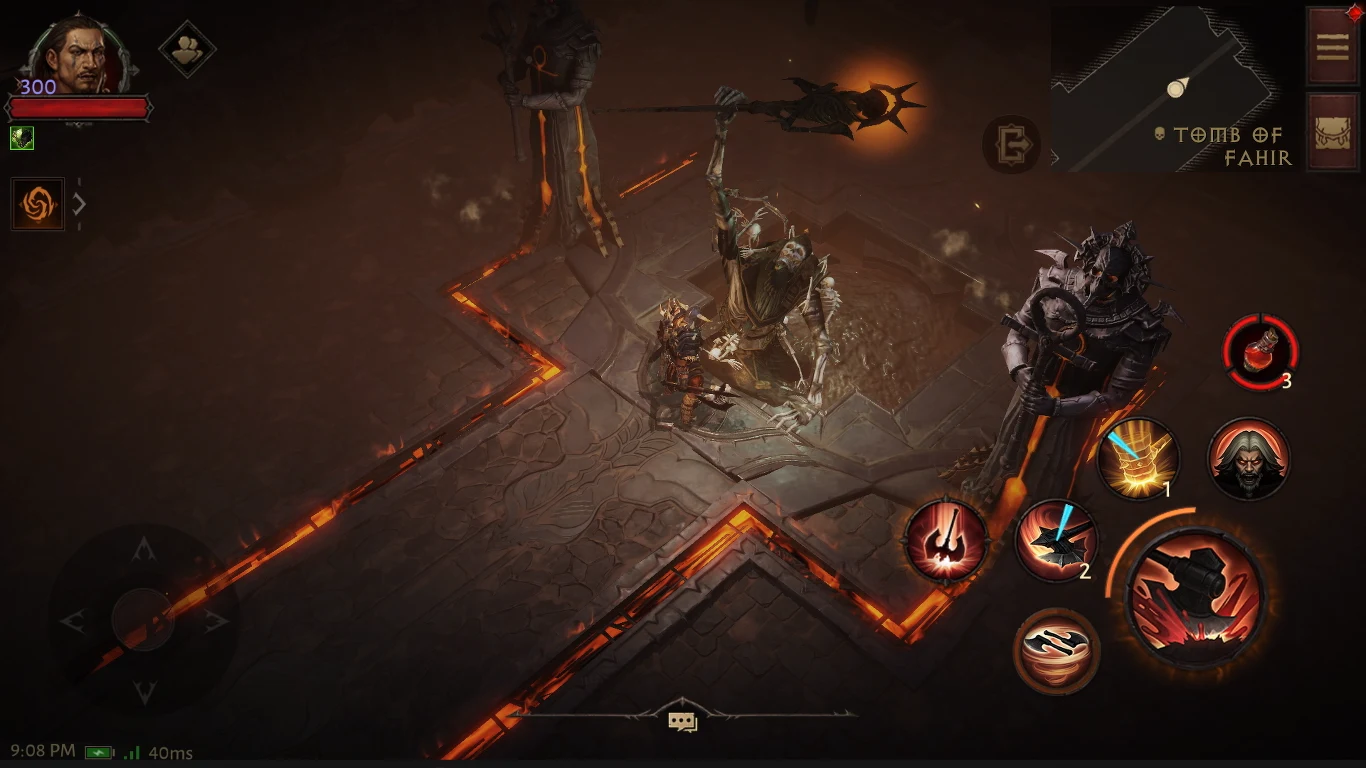The image size is (1366, 768).
Task: Tap the old man companion portrait icon
Action: [x=1249, y=459]
